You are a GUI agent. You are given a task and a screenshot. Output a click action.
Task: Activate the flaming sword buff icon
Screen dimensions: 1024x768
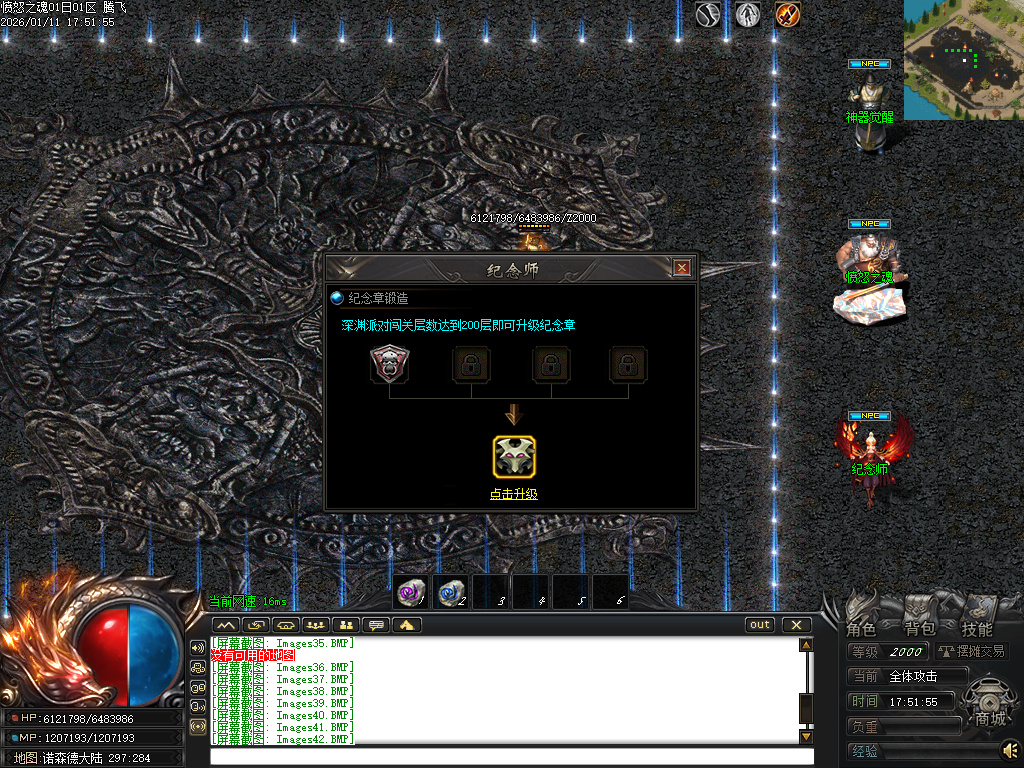coord(788,15)
